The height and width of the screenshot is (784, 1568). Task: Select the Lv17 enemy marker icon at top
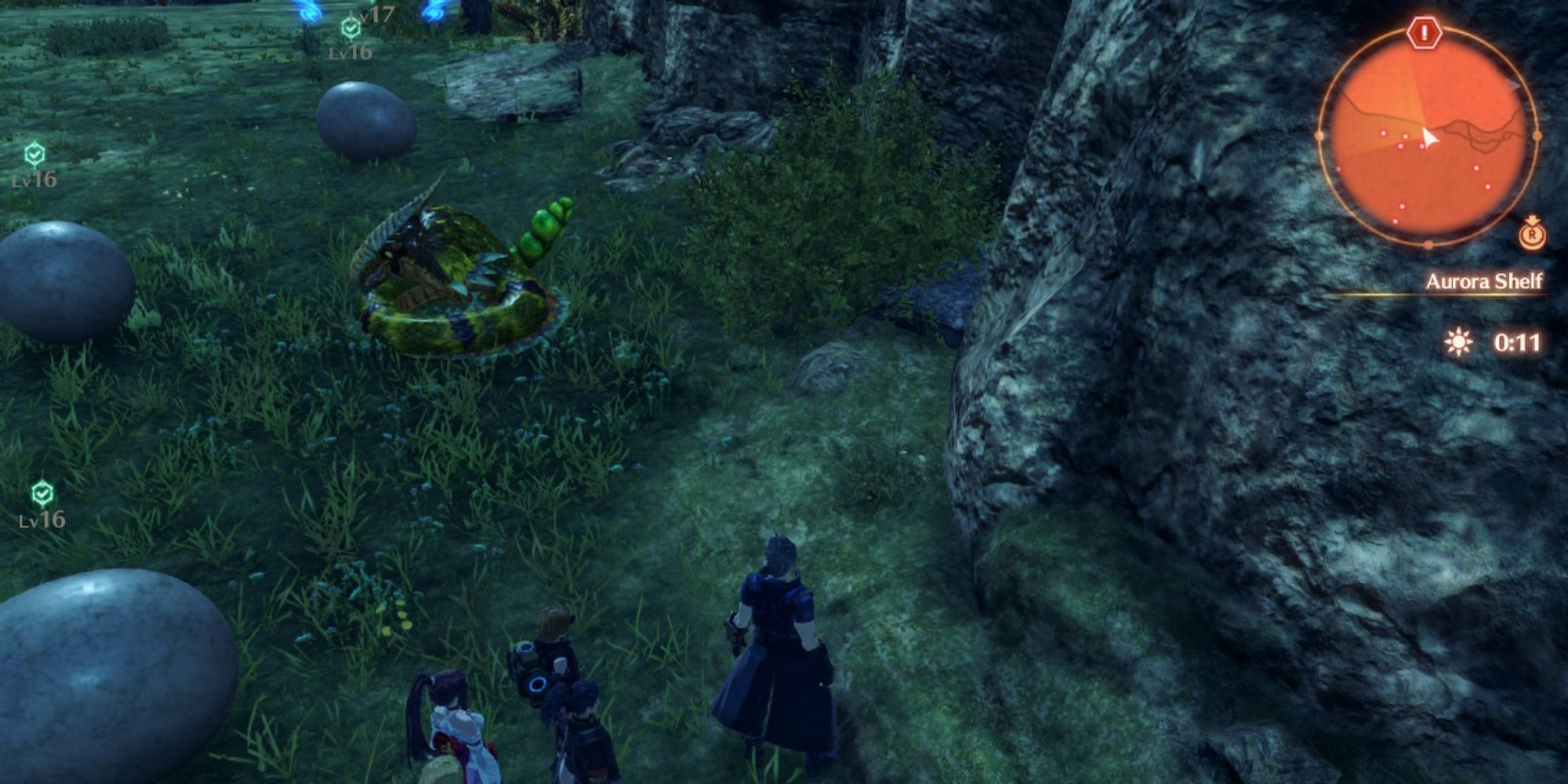379,13
